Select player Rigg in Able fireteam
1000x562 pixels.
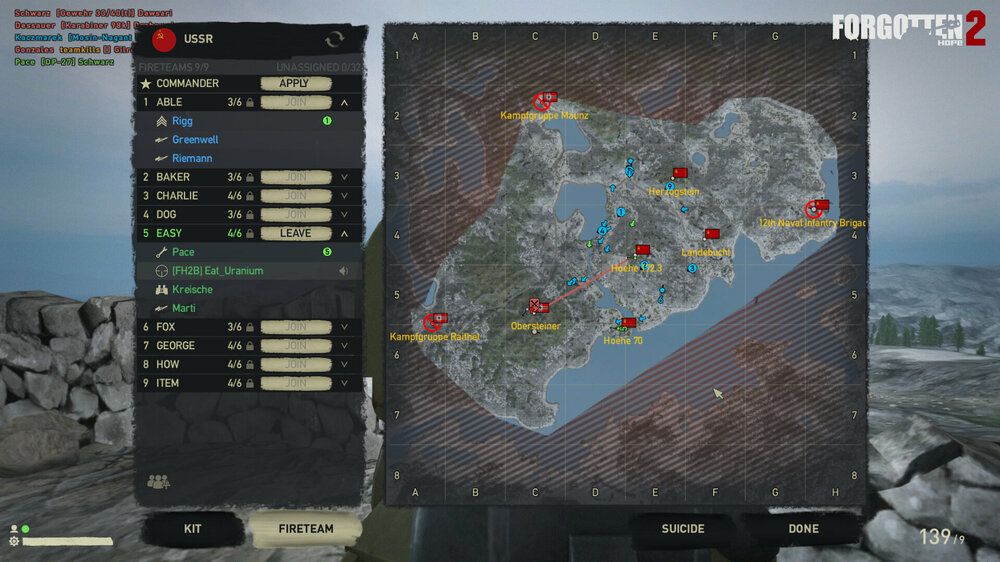[182, 121]
